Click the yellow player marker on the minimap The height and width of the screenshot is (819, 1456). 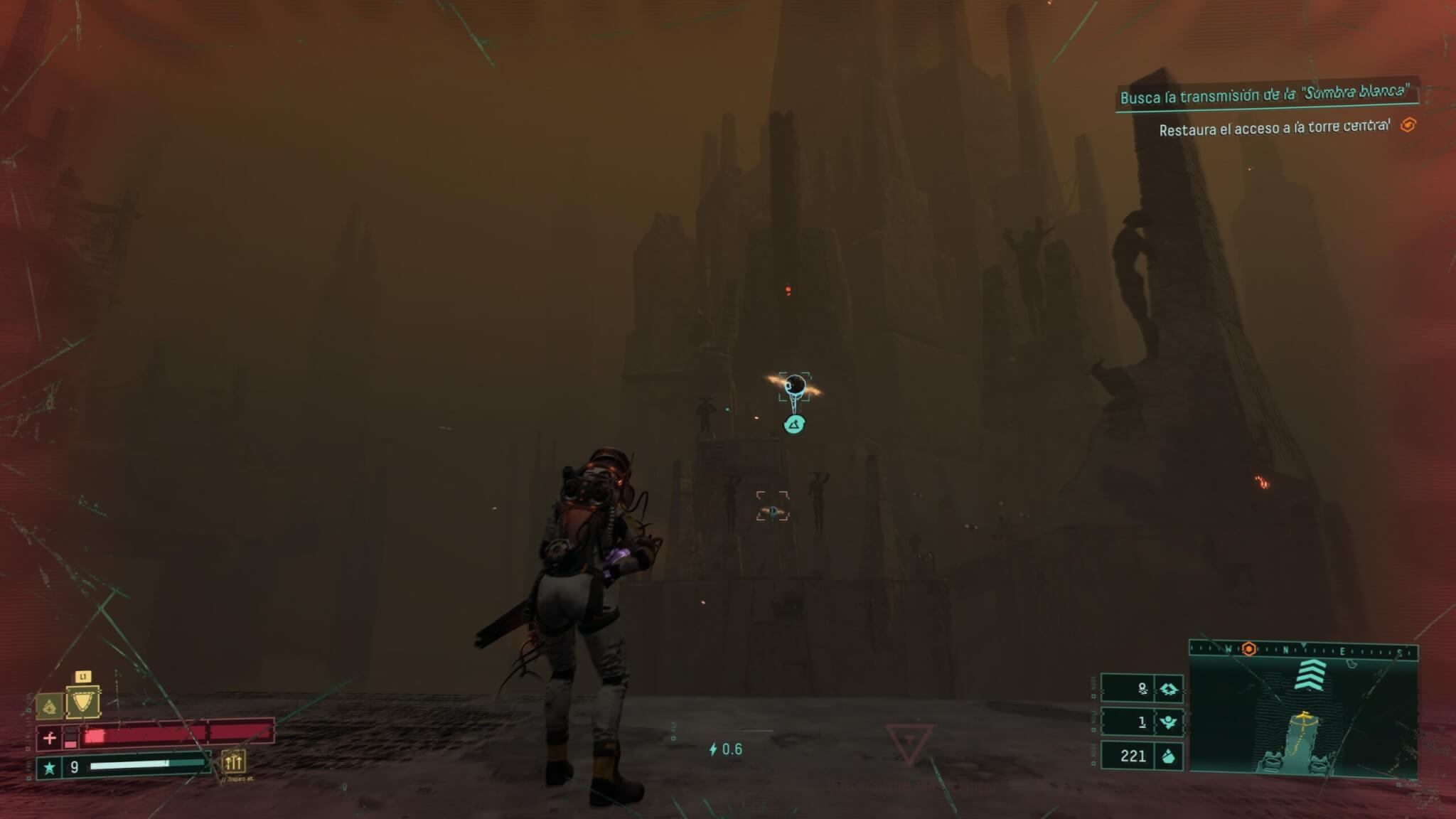tap(1303, 715)
